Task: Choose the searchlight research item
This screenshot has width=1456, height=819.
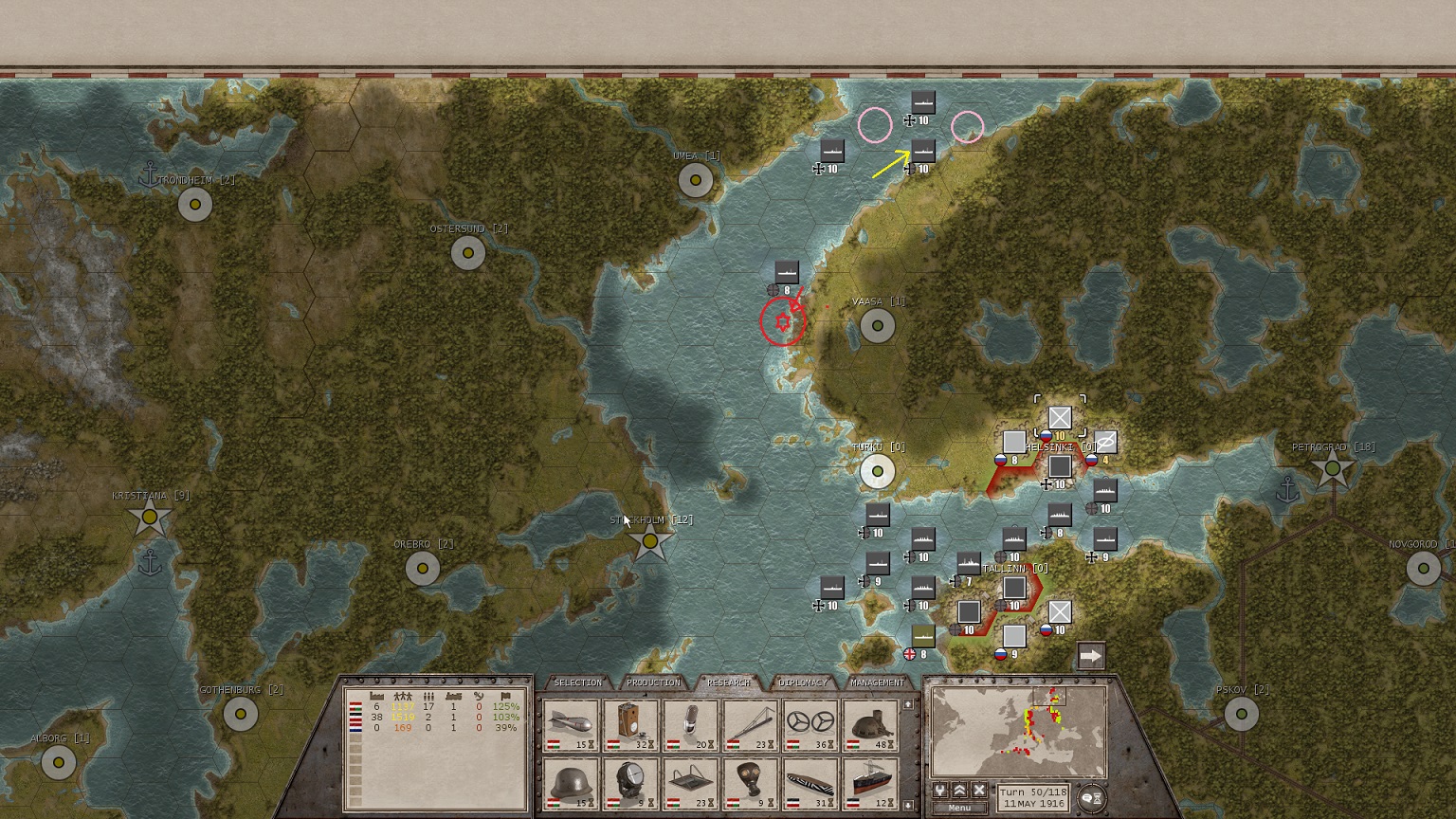Action: pyautogui.click(x=631, y=783)
